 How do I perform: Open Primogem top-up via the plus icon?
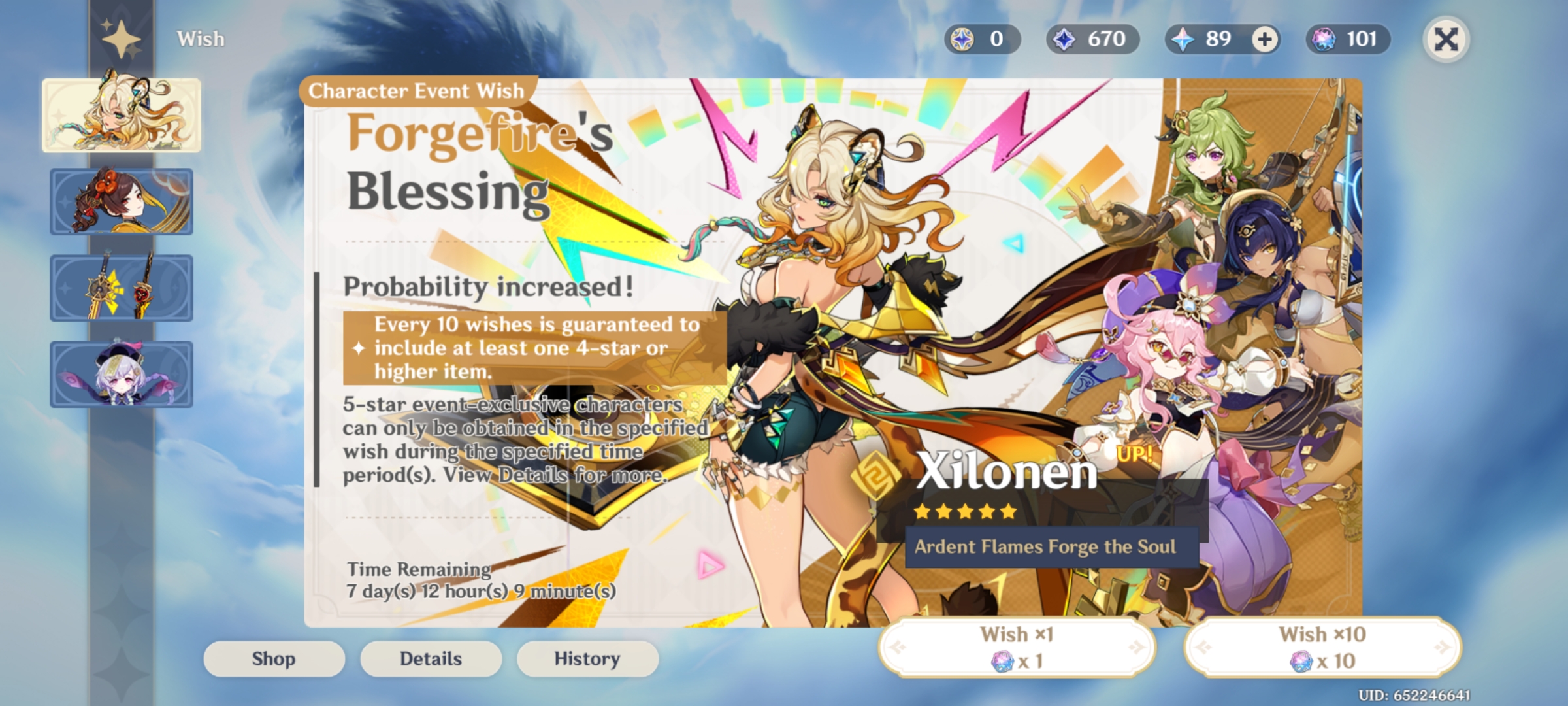pyautogui.click(x=1264, y=39)
